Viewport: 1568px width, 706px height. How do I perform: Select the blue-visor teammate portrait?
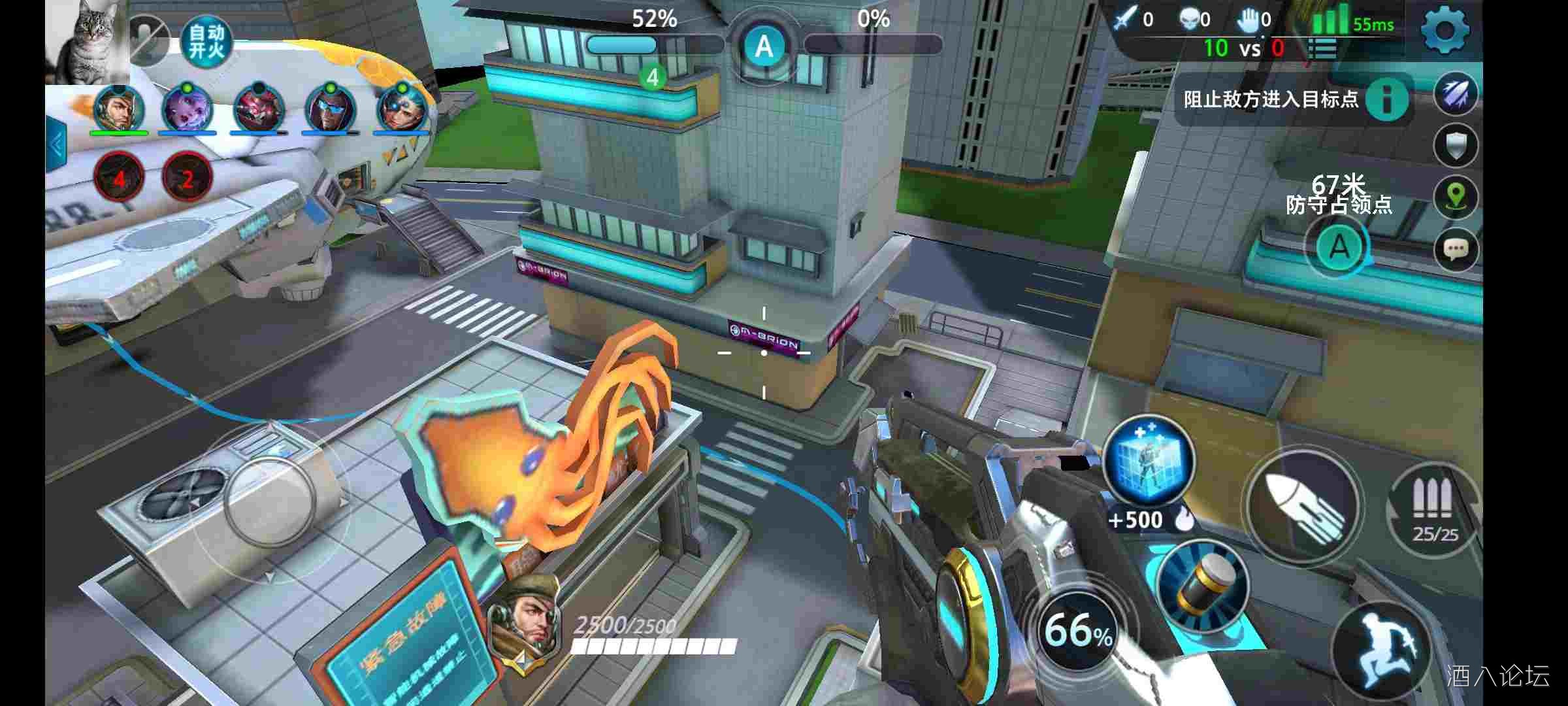click(330, 109)
